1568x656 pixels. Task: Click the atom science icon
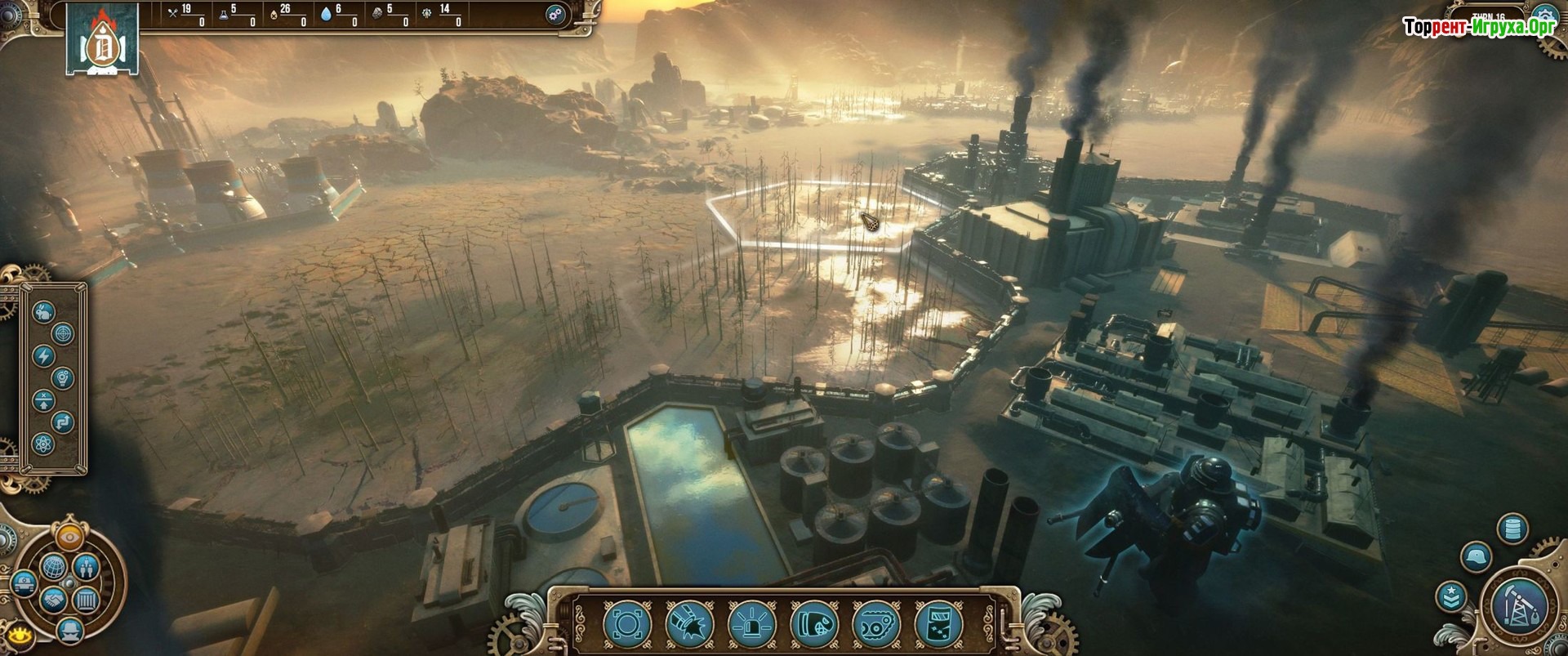point(44,444)
